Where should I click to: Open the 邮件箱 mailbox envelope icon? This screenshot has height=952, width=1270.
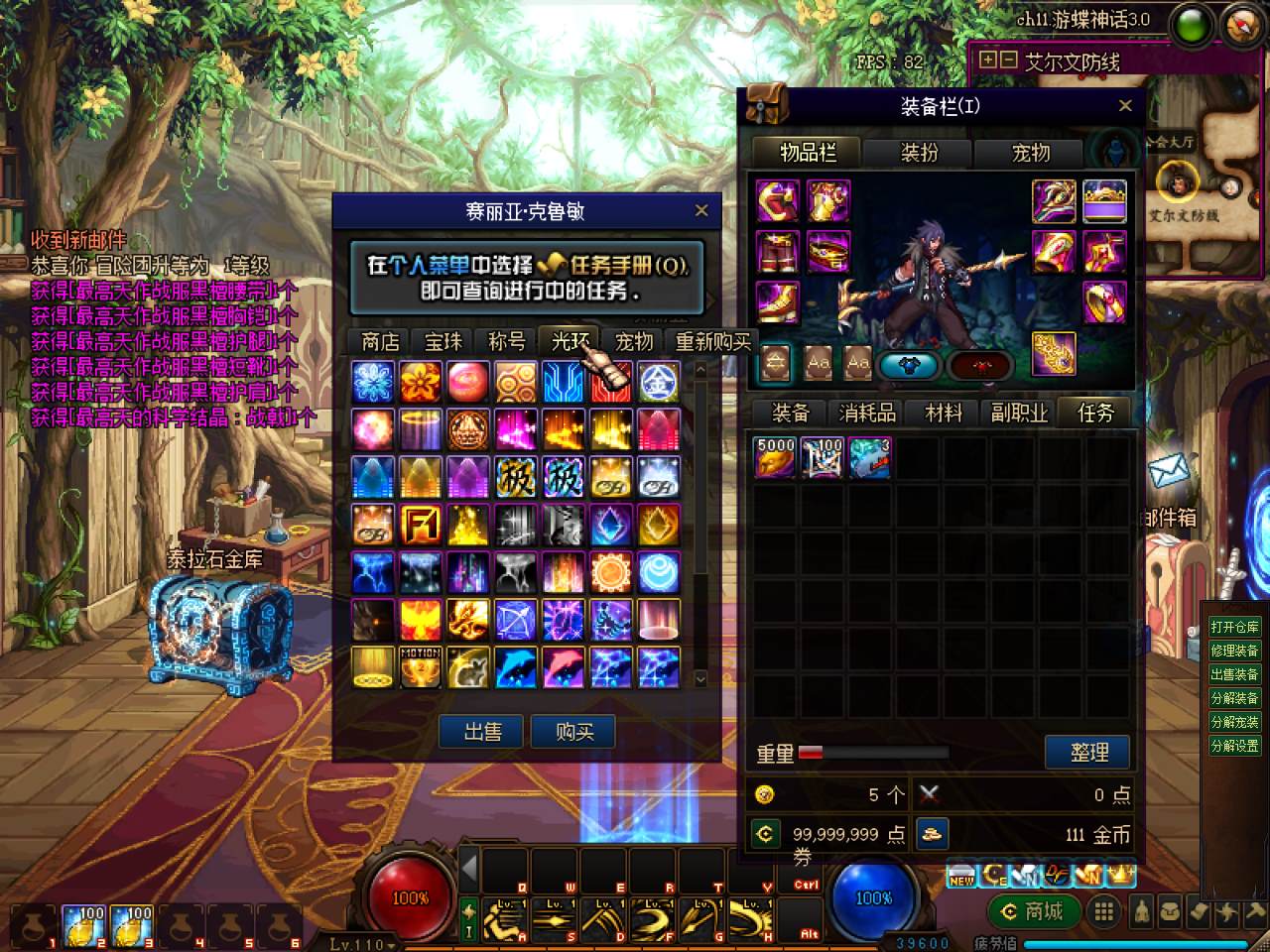coord(1169,471)
